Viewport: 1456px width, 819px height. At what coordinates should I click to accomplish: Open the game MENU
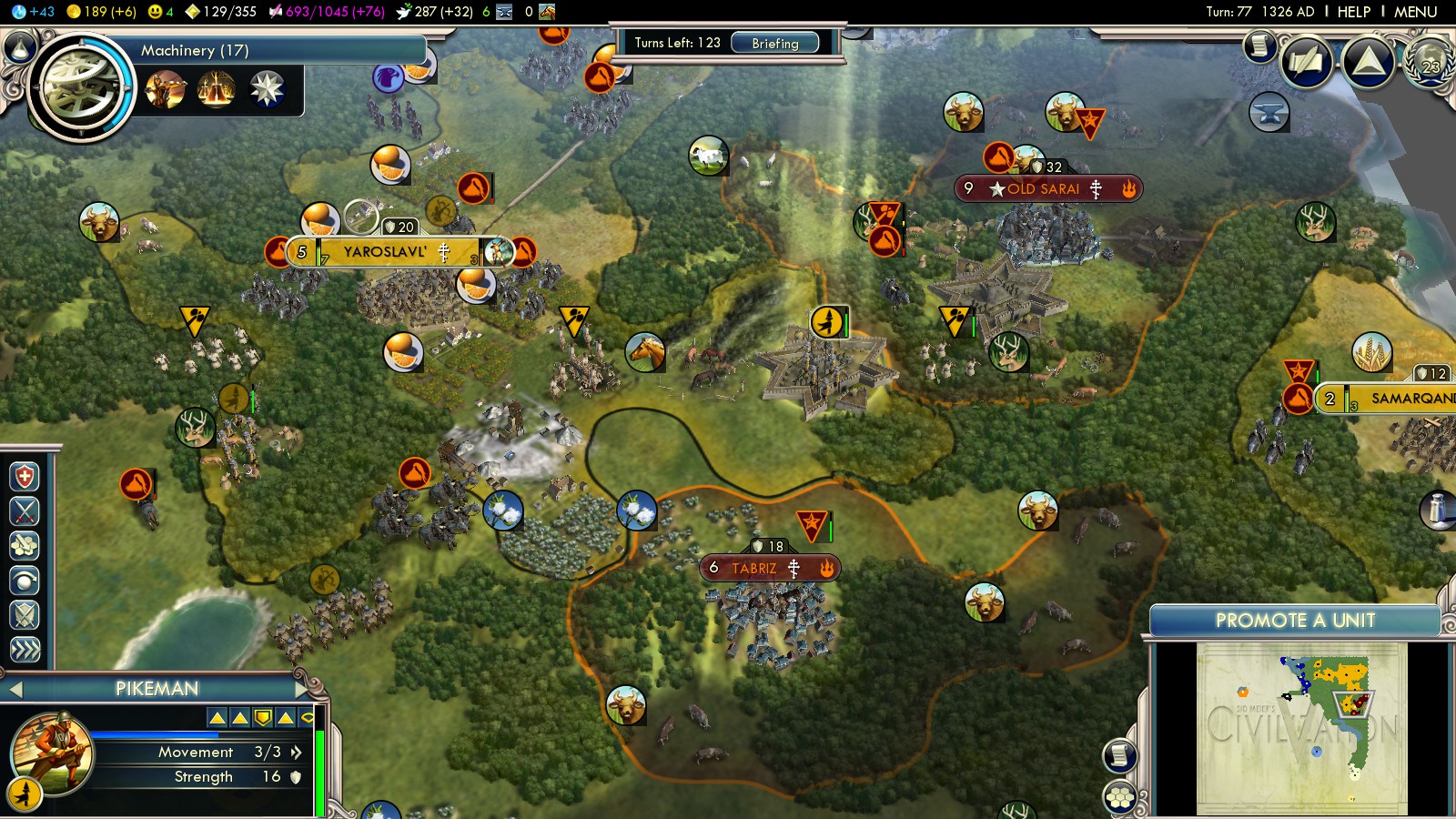(1415, 12)
